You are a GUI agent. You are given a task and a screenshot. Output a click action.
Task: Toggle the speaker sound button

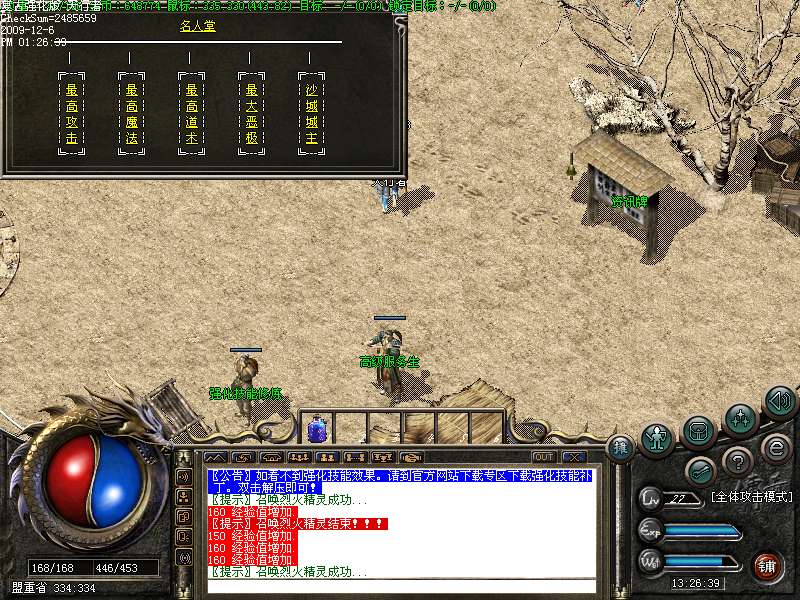tap(779, 402)
